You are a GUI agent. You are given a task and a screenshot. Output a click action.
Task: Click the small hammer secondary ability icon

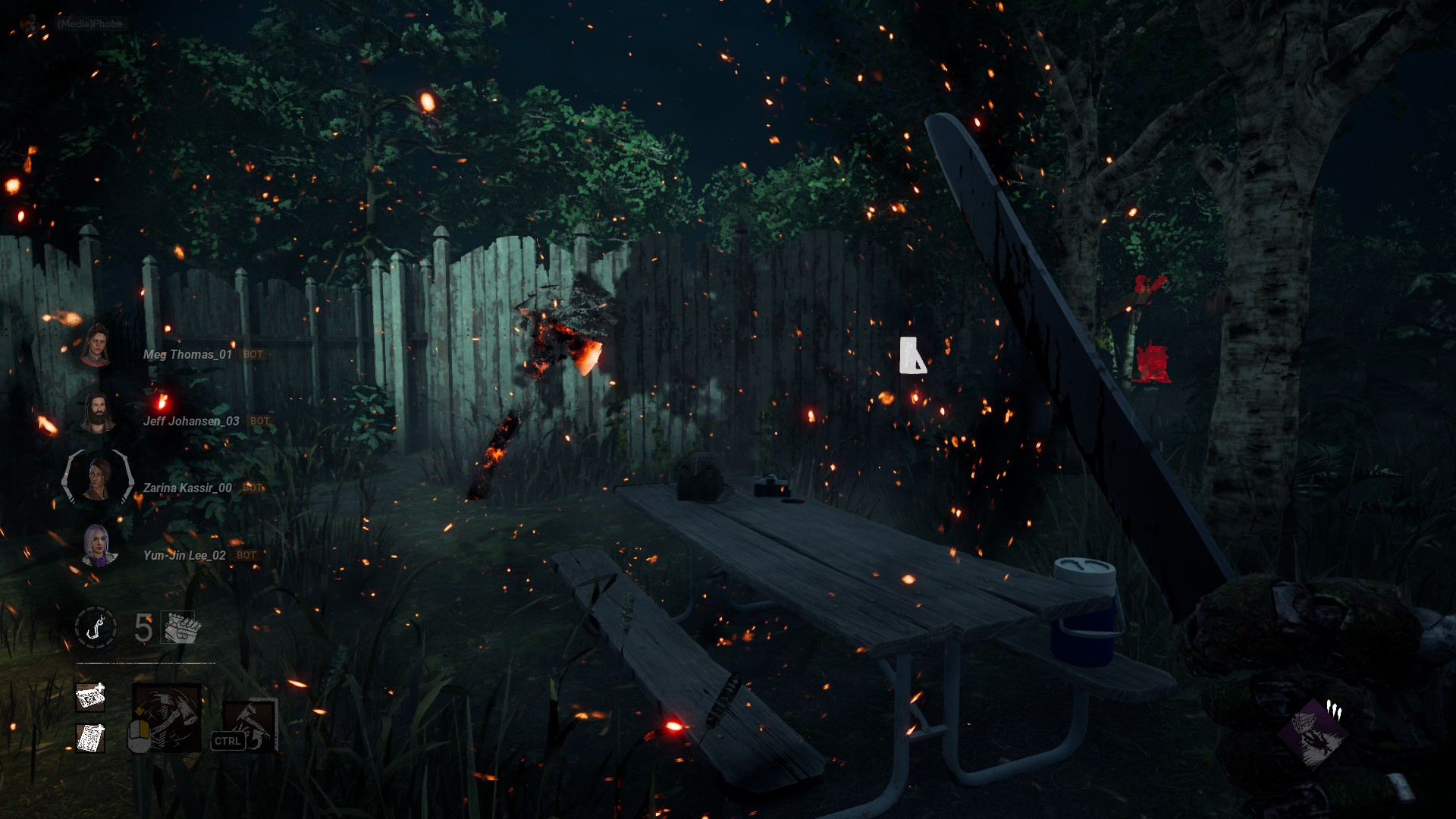(x=252, y=726)
